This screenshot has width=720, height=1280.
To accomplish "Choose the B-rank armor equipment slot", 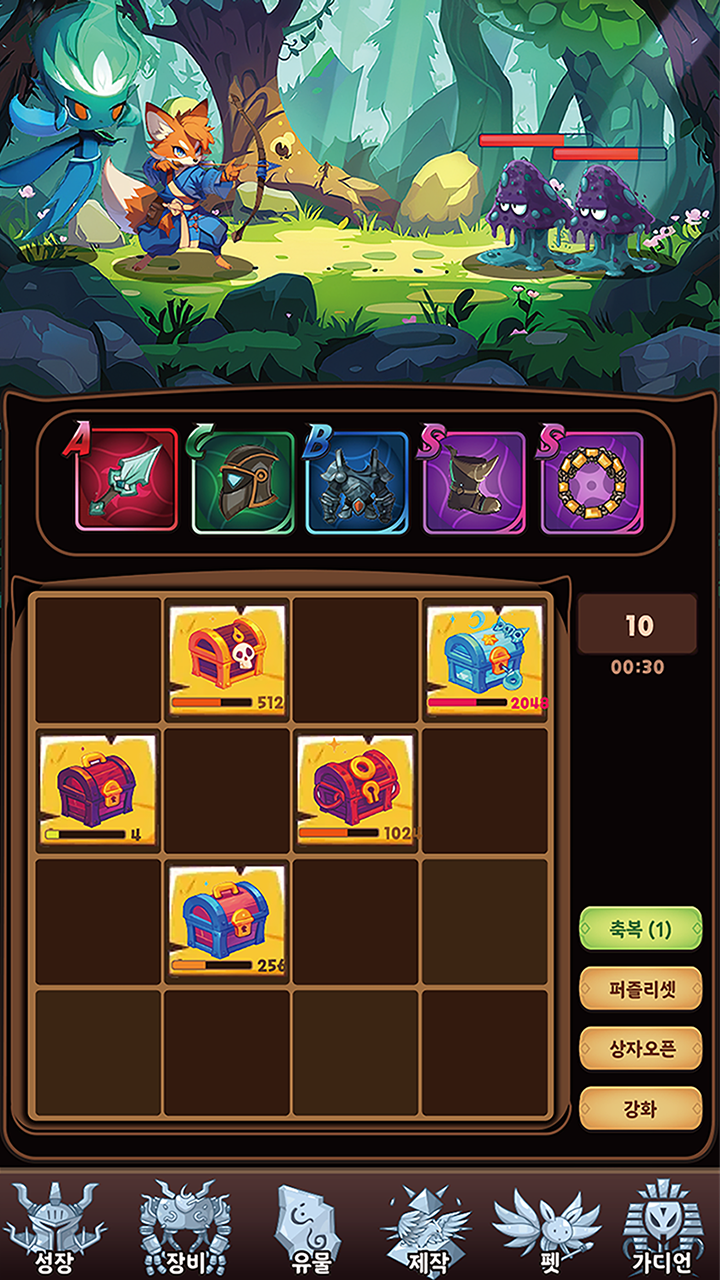I will (x=359, y=482).
